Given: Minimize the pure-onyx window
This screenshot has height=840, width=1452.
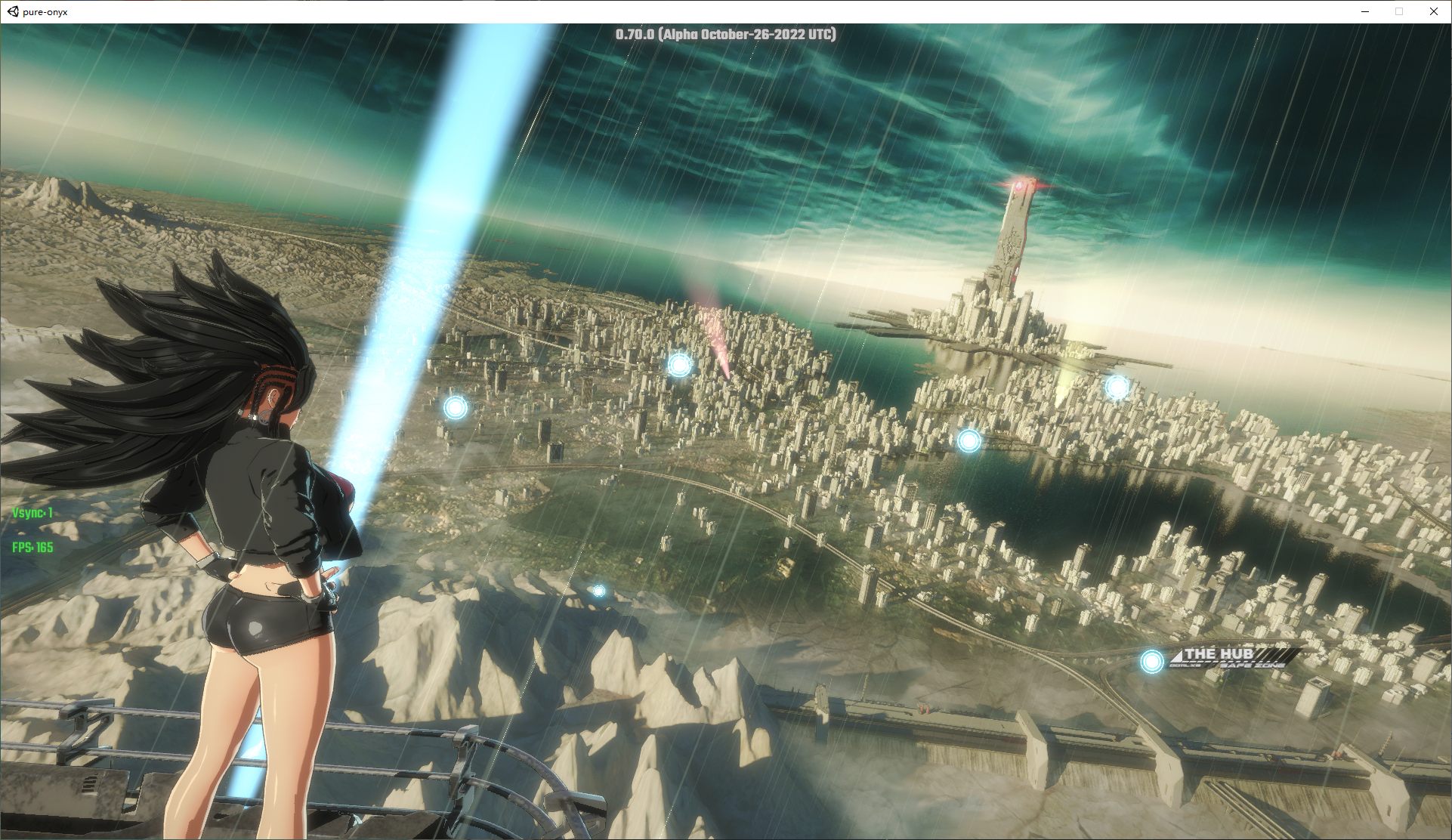Looking at the screenshot, I should [1364, 11].
